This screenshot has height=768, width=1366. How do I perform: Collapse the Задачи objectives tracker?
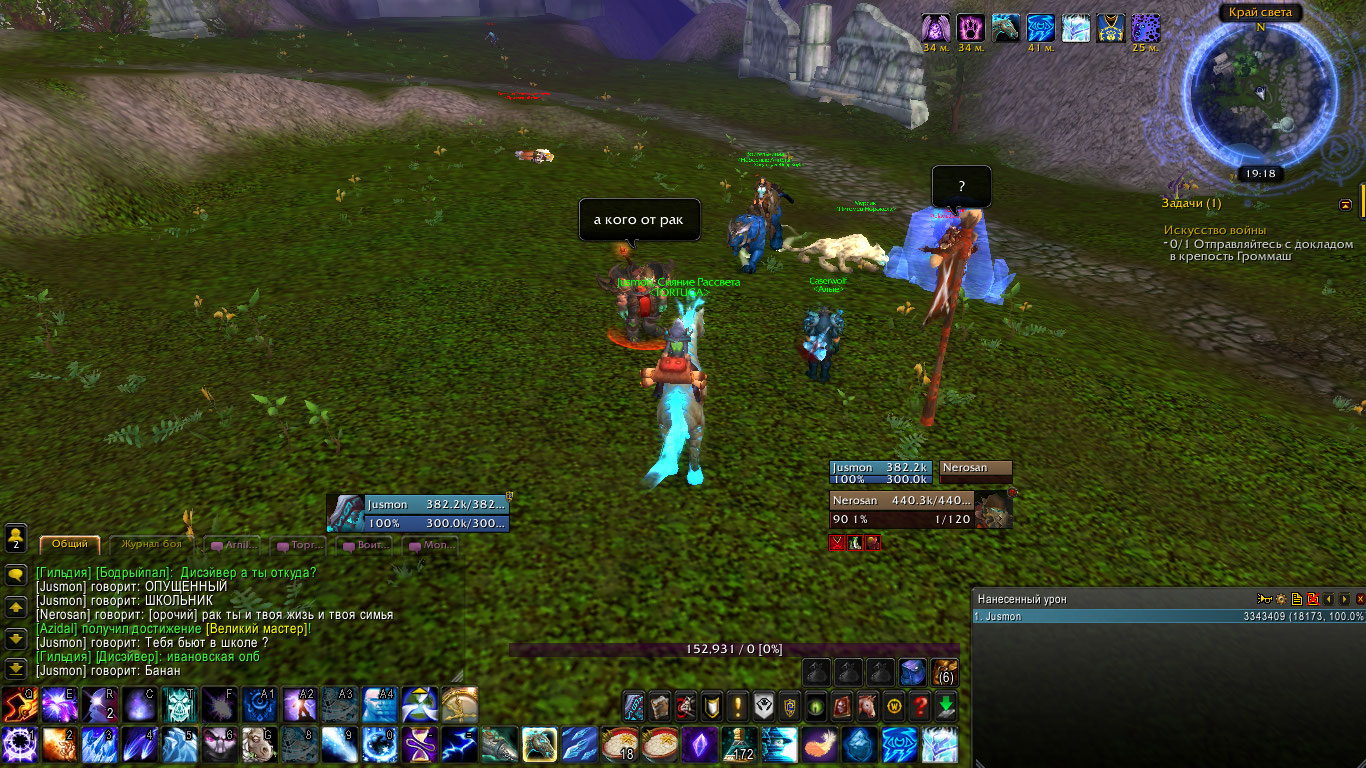tap(1346, 204)
